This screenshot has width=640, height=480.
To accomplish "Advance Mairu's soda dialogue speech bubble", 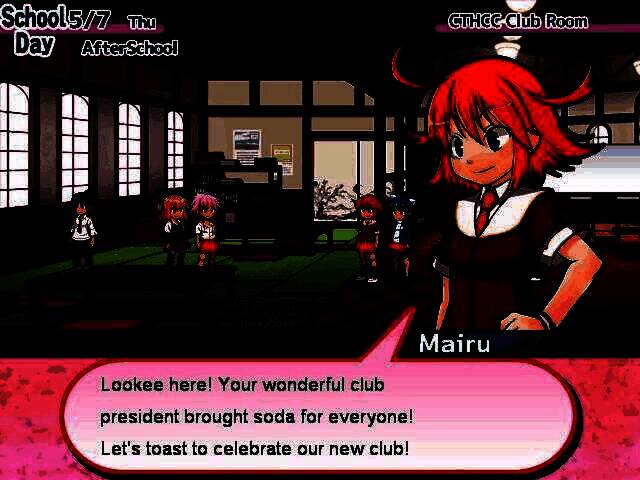I will (318, 417).
